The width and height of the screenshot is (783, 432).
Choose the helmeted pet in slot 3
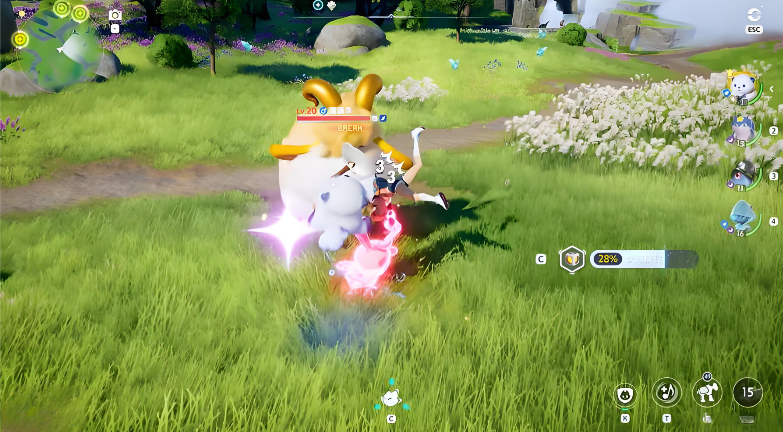tap(742, 171)
